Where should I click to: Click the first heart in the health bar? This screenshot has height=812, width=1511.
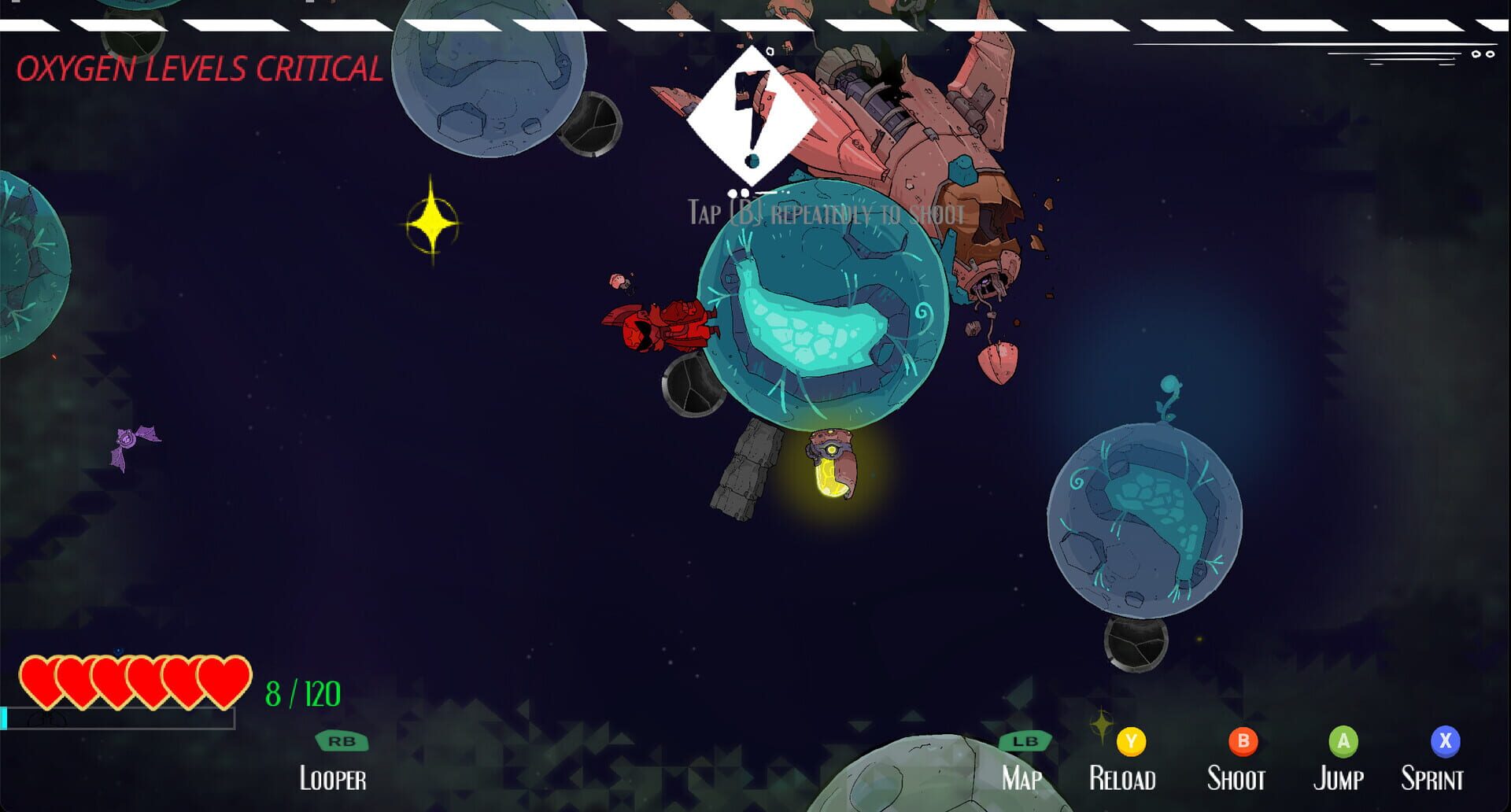tap(39, 678)
